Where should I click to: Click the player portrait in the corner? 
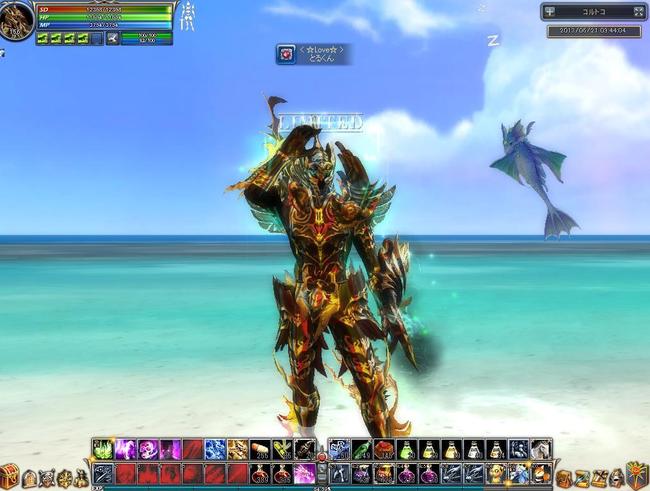coord(15,22)
